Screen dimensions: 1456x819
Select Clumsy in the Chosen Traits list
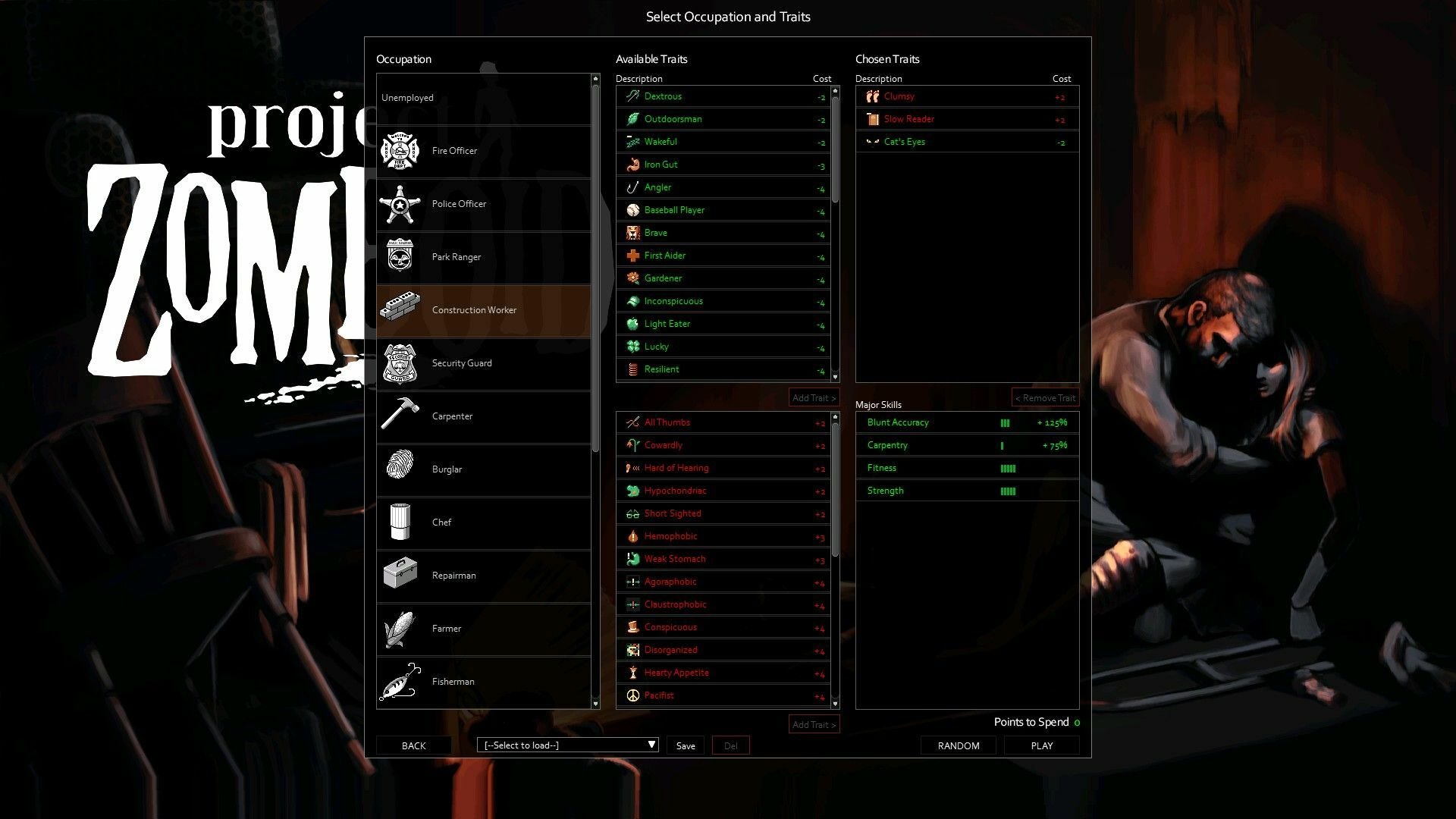pyautogui.click(x=966, y=96)
